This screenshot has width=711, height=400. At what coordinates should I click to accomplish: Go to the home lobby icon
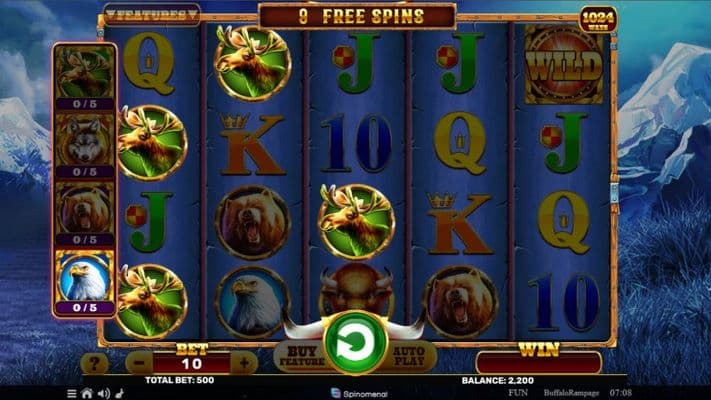click(87, 394)
